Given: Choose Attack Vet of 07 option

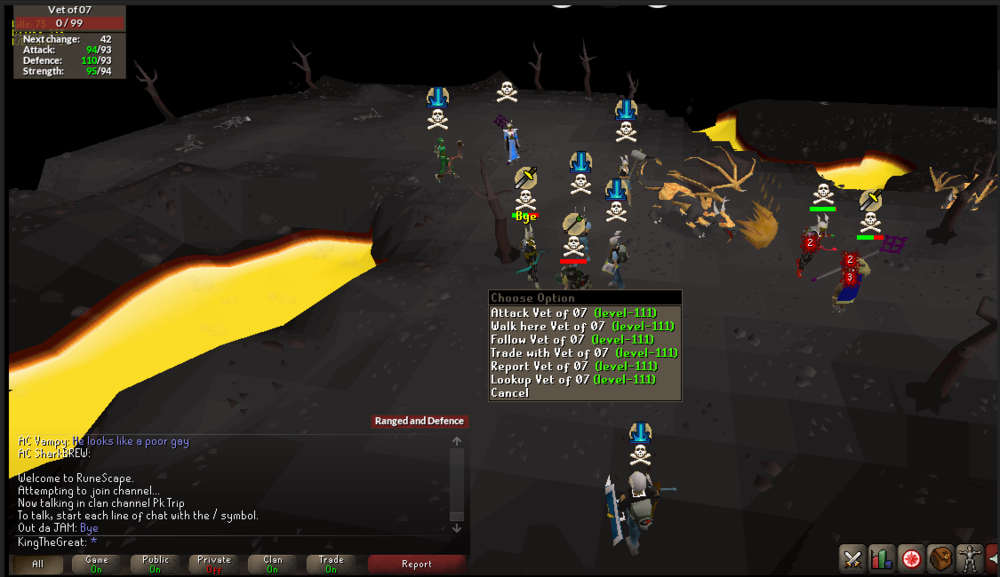Looking at the screenshot, I should [x=573, y=313].
